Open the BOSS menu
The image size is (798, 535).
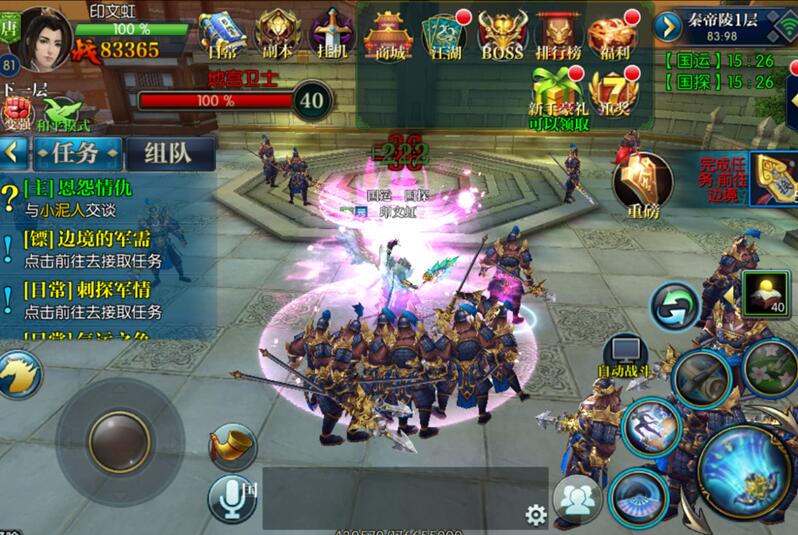pos(502,38)
